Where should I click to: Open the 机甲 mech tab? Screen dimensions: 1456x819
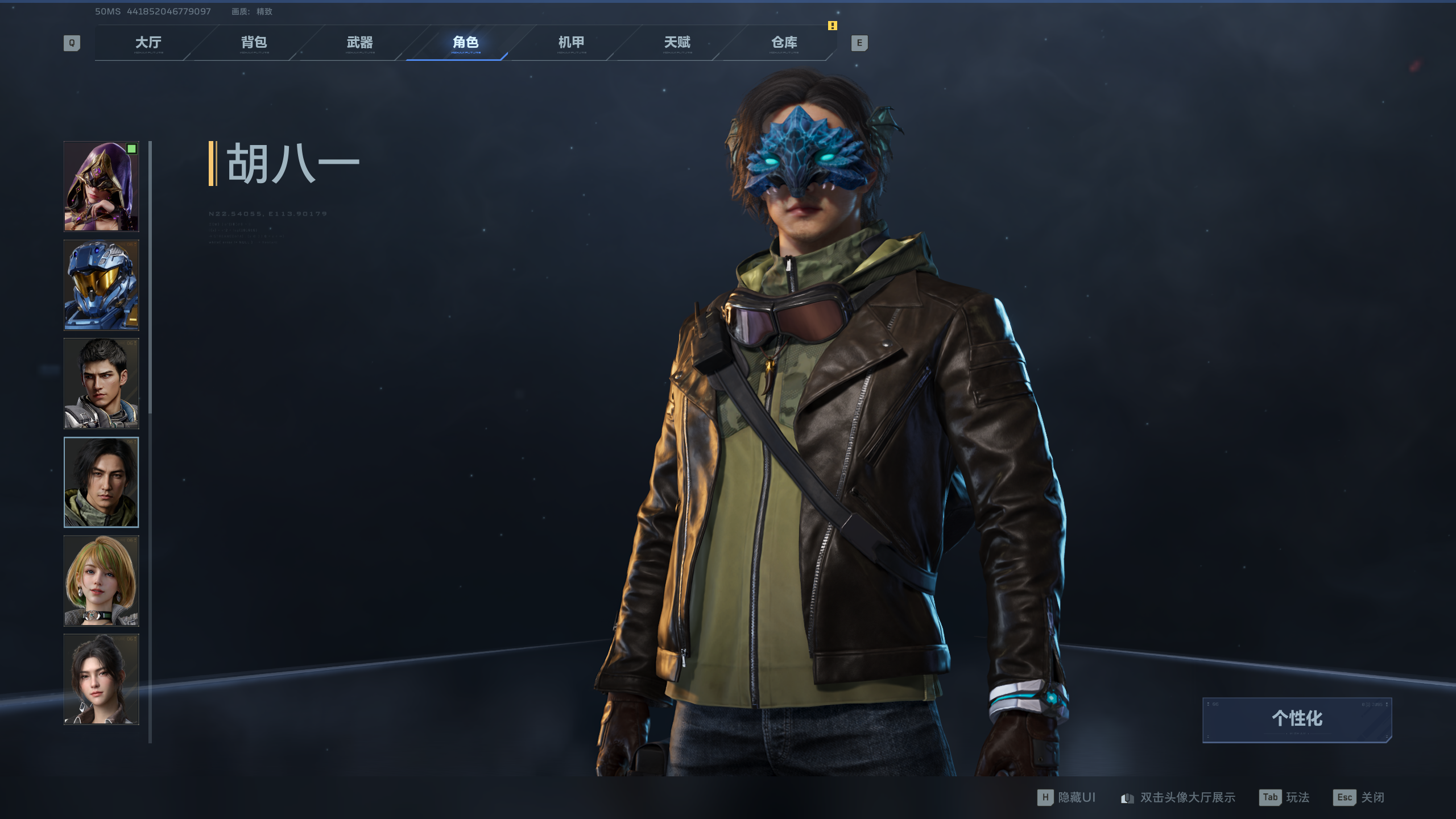(x=571, y=43)
